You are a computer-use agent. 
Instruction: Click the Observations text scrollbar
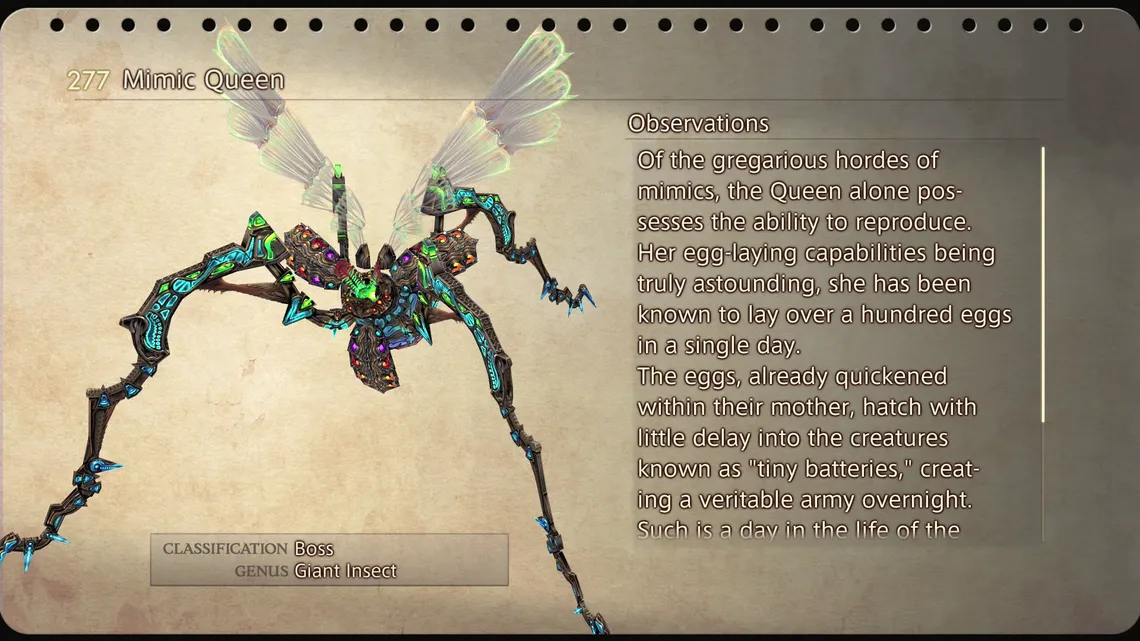1043,285
